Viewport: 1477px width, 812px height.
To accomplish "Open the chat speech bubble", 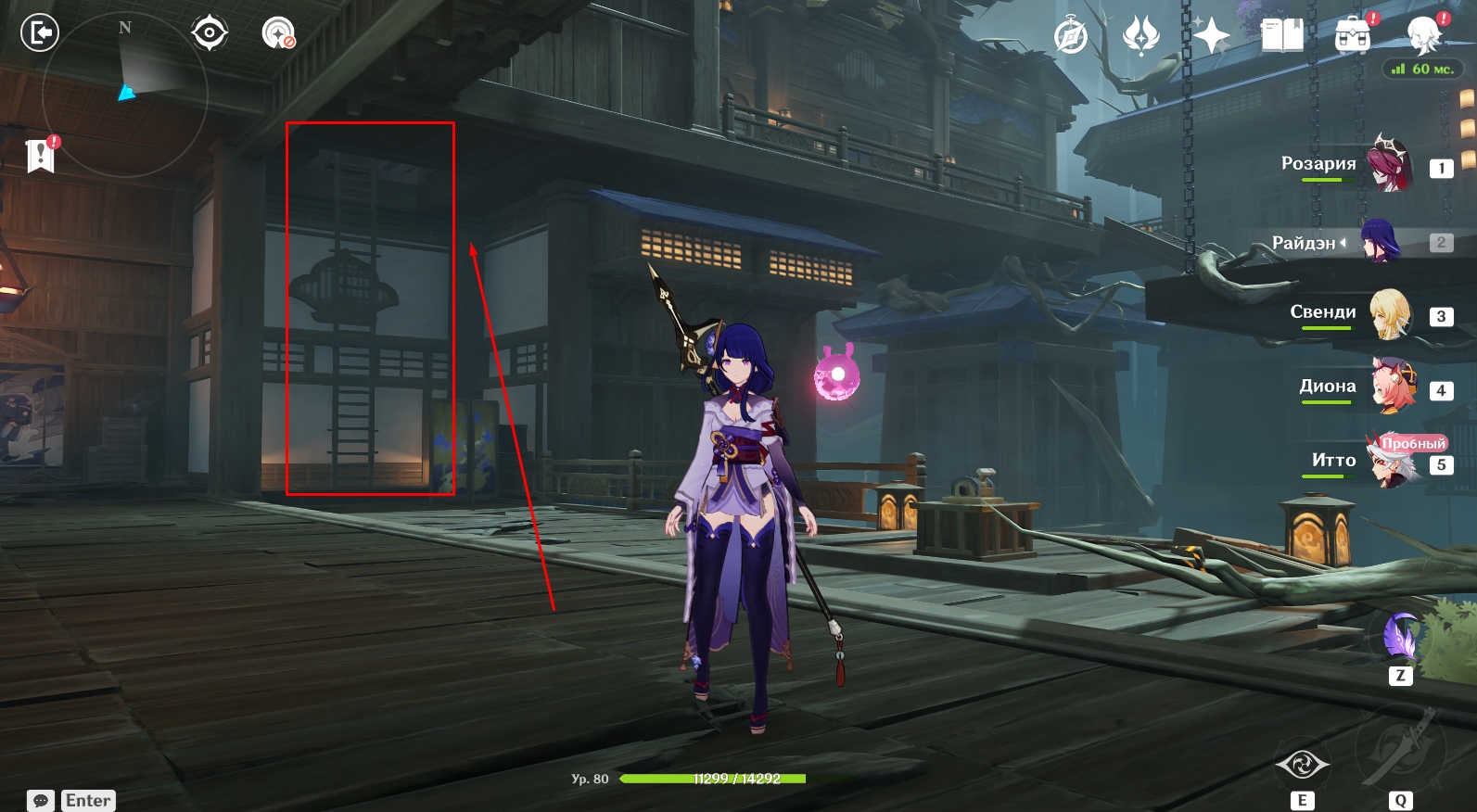I will tap(41, 801).
